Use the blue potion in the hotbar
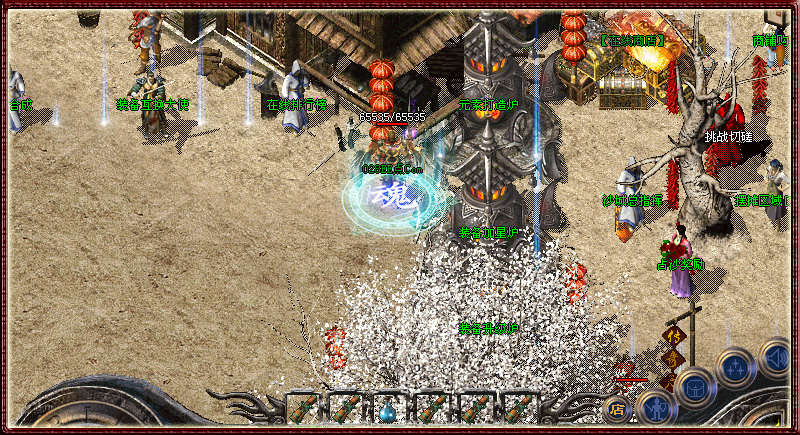The height and width of the screenshot is (435, 800). click(388, 408)
